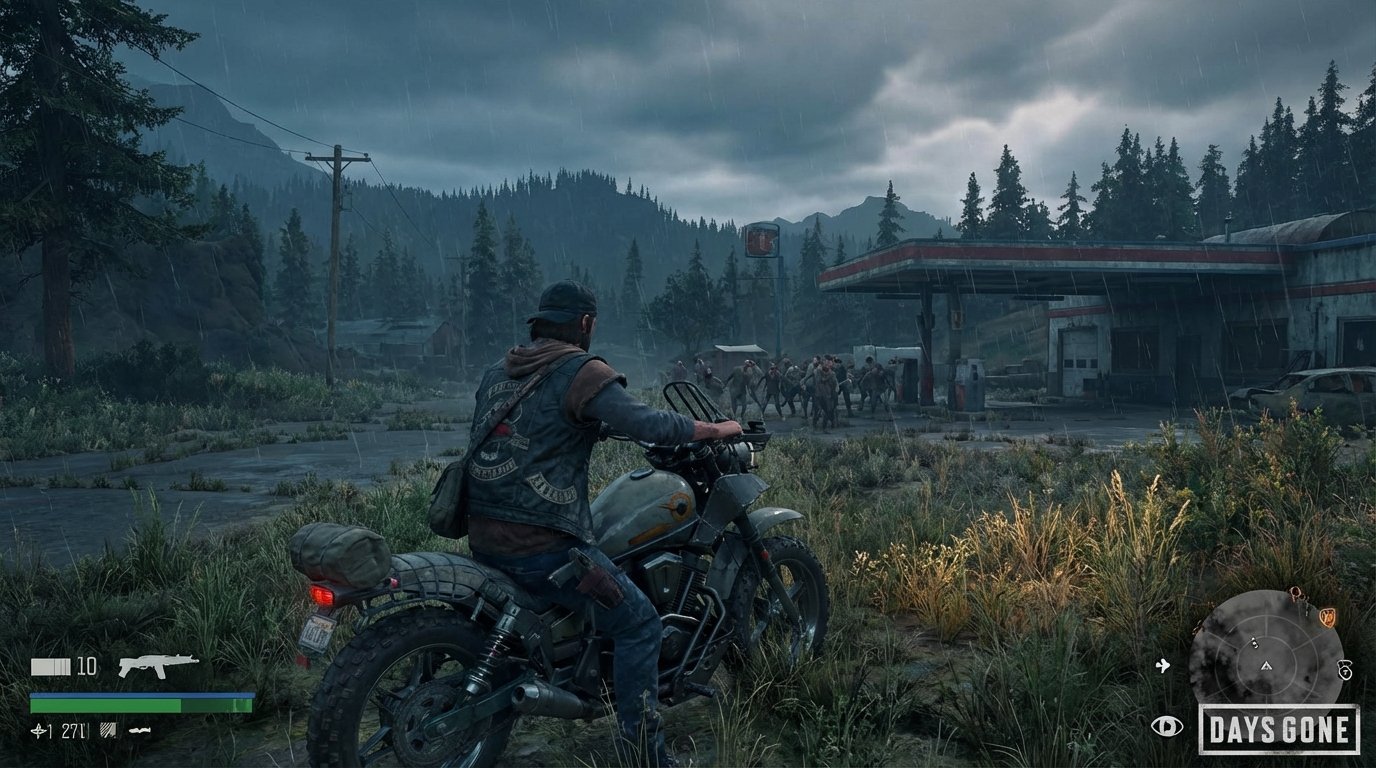Click an orange enemy marker atop the minimap
1376x768 pixels.
click(1297, 593)
